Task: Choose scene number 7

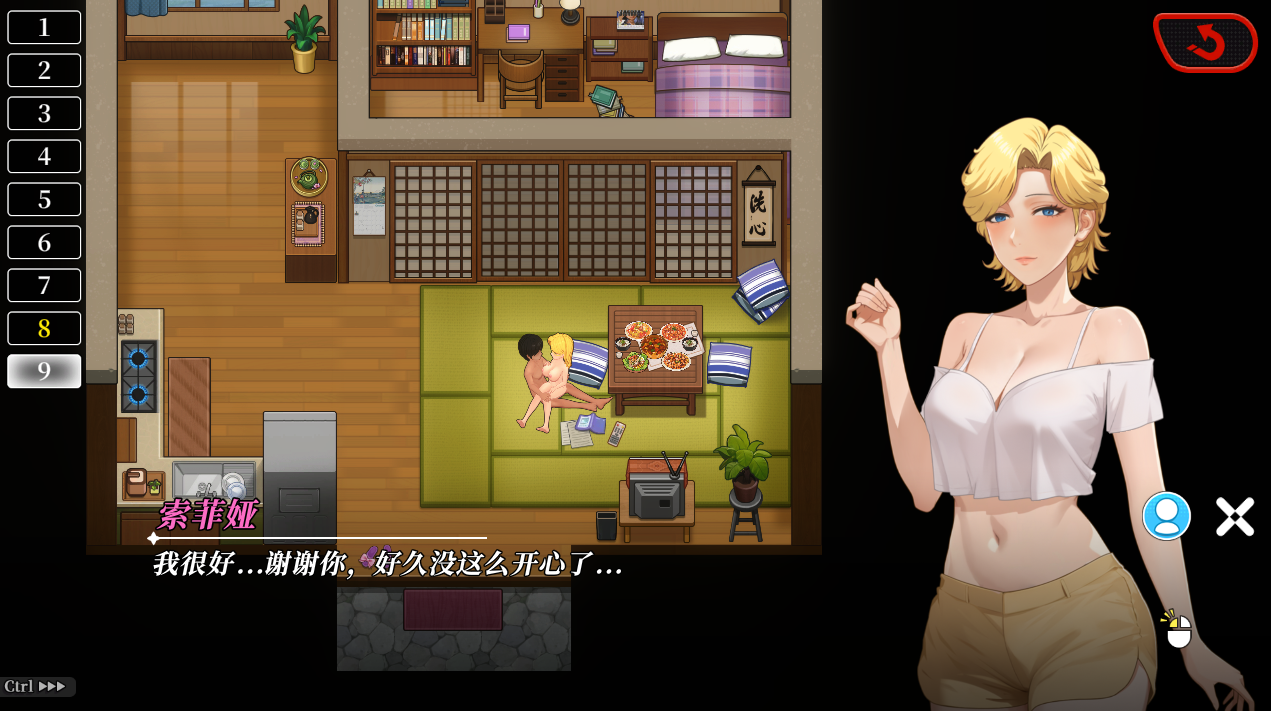Action: click(44, 285)
